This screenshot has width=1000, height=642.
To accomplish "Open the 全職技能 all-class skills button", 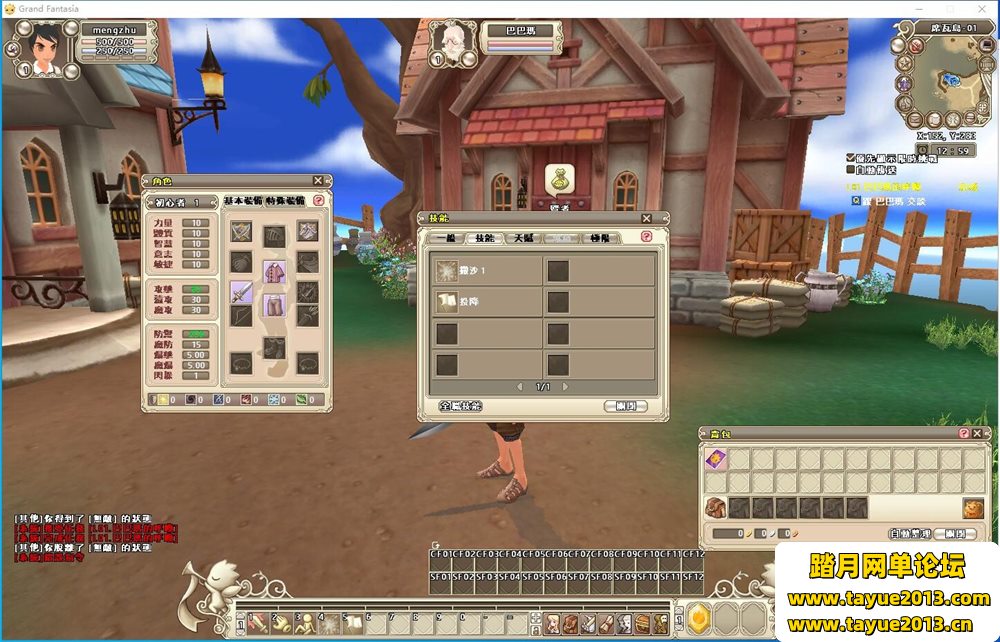I will point(461,406).
